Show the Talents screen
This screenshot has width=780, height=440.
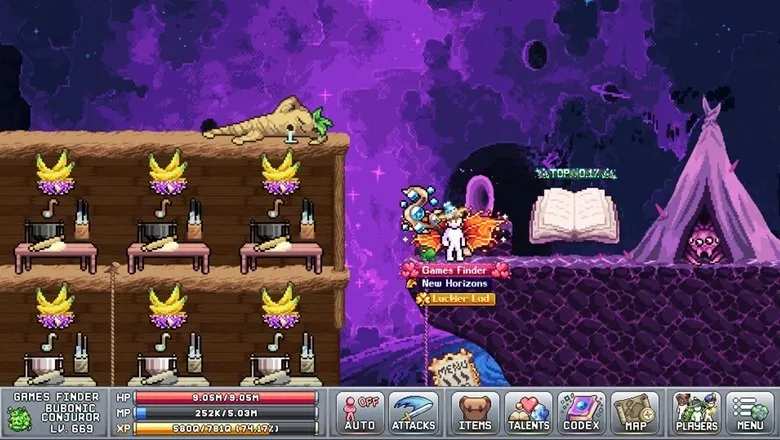(528, 412)
